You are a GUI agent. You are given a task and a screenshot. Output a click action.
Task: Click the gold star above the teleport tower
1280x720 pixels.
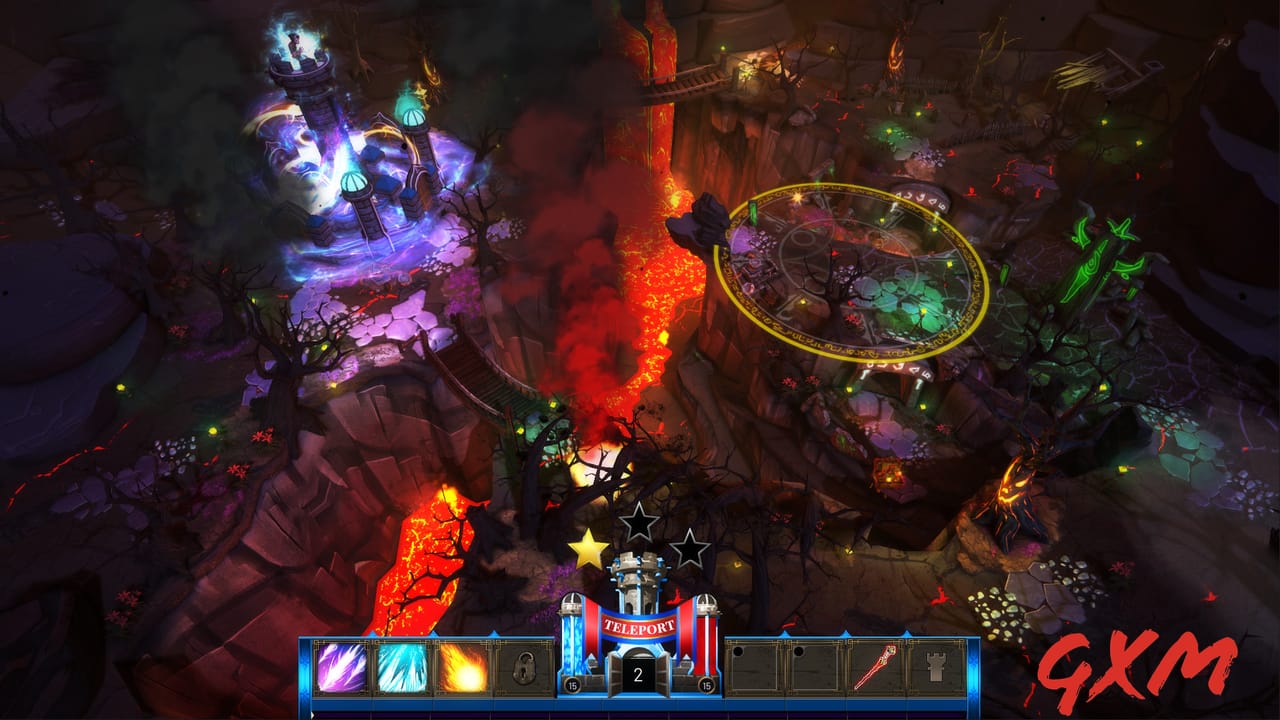point(588,547)
